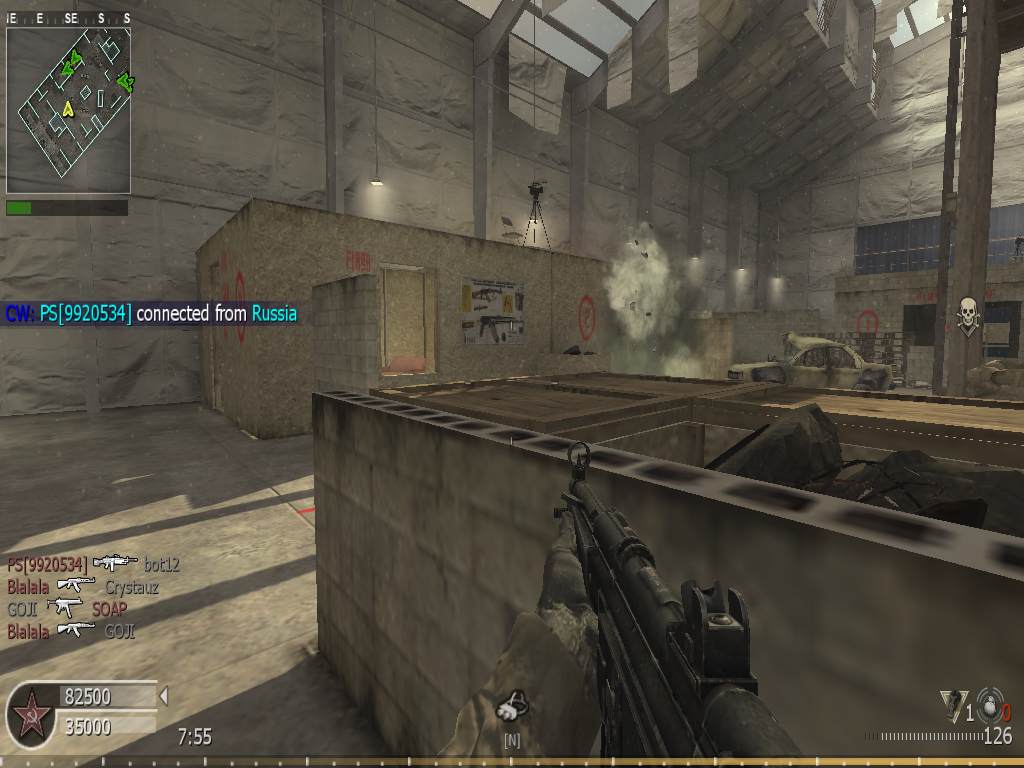Select the red Soviet star faction emblem
The image size is (1024, 768).
tap(31, 714)
